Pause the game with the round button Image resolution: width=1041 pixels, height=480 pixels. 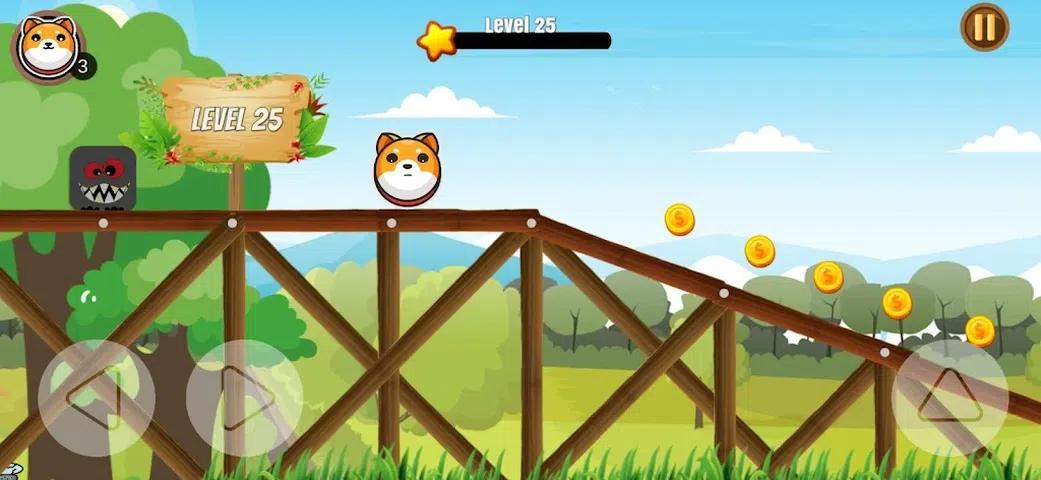click(x=984, y=27)
